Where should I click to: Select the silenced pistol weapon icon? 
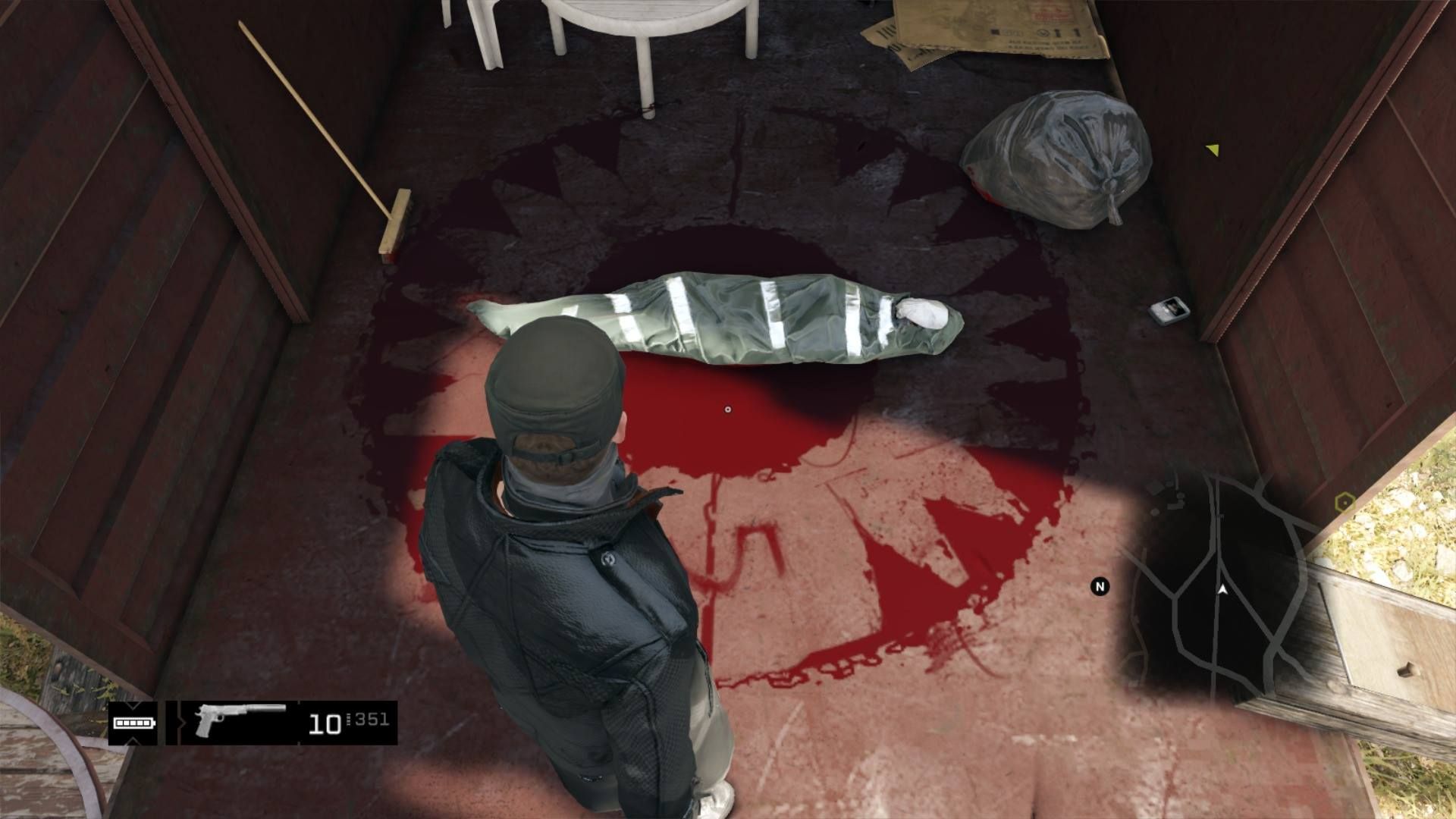(239, 721)
